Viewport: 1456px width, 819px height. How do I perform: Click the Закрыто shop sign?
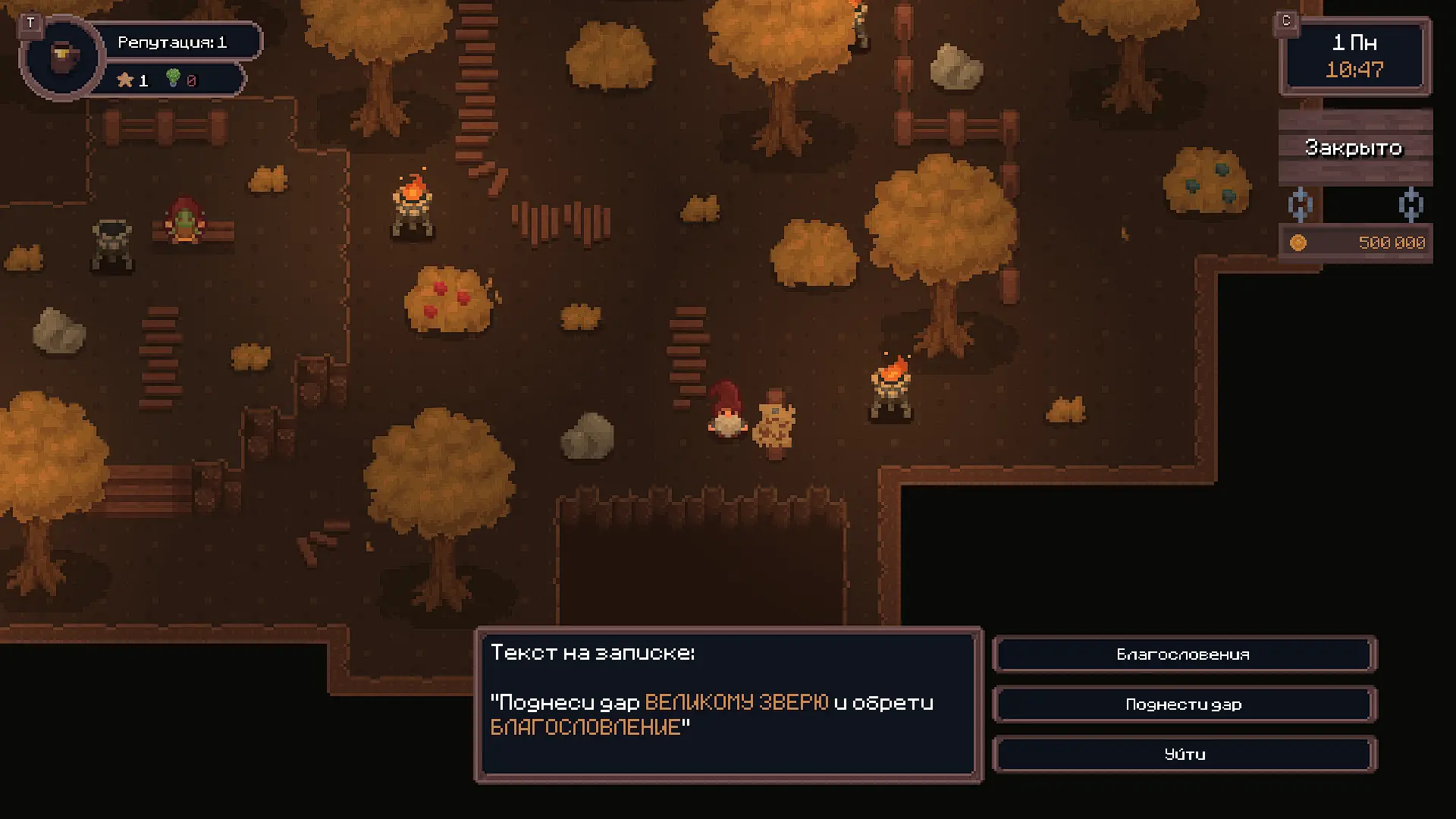click(1354, 147)
